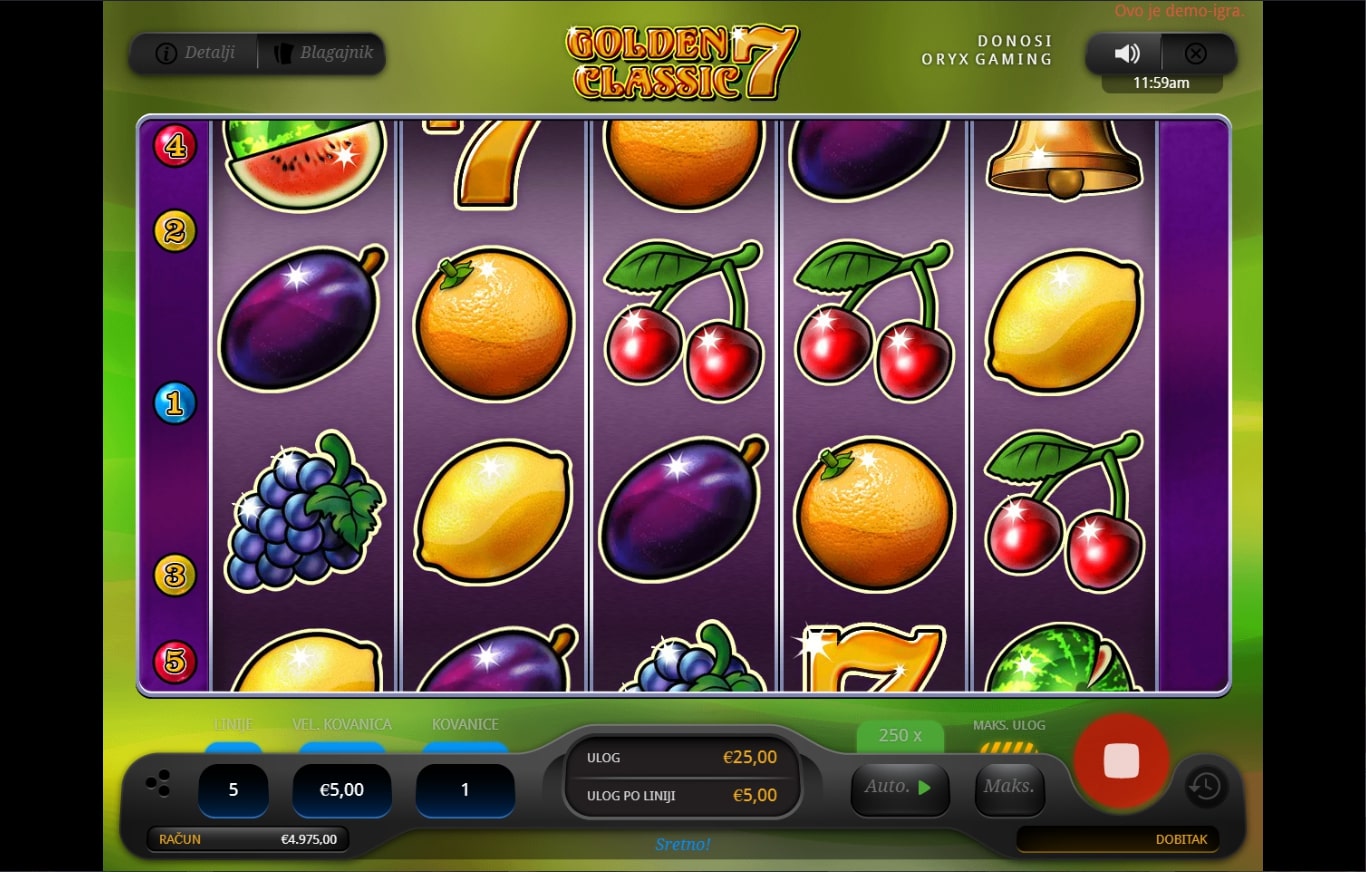
Task: Select the blue payline marker 1
Action: [175, 403]
